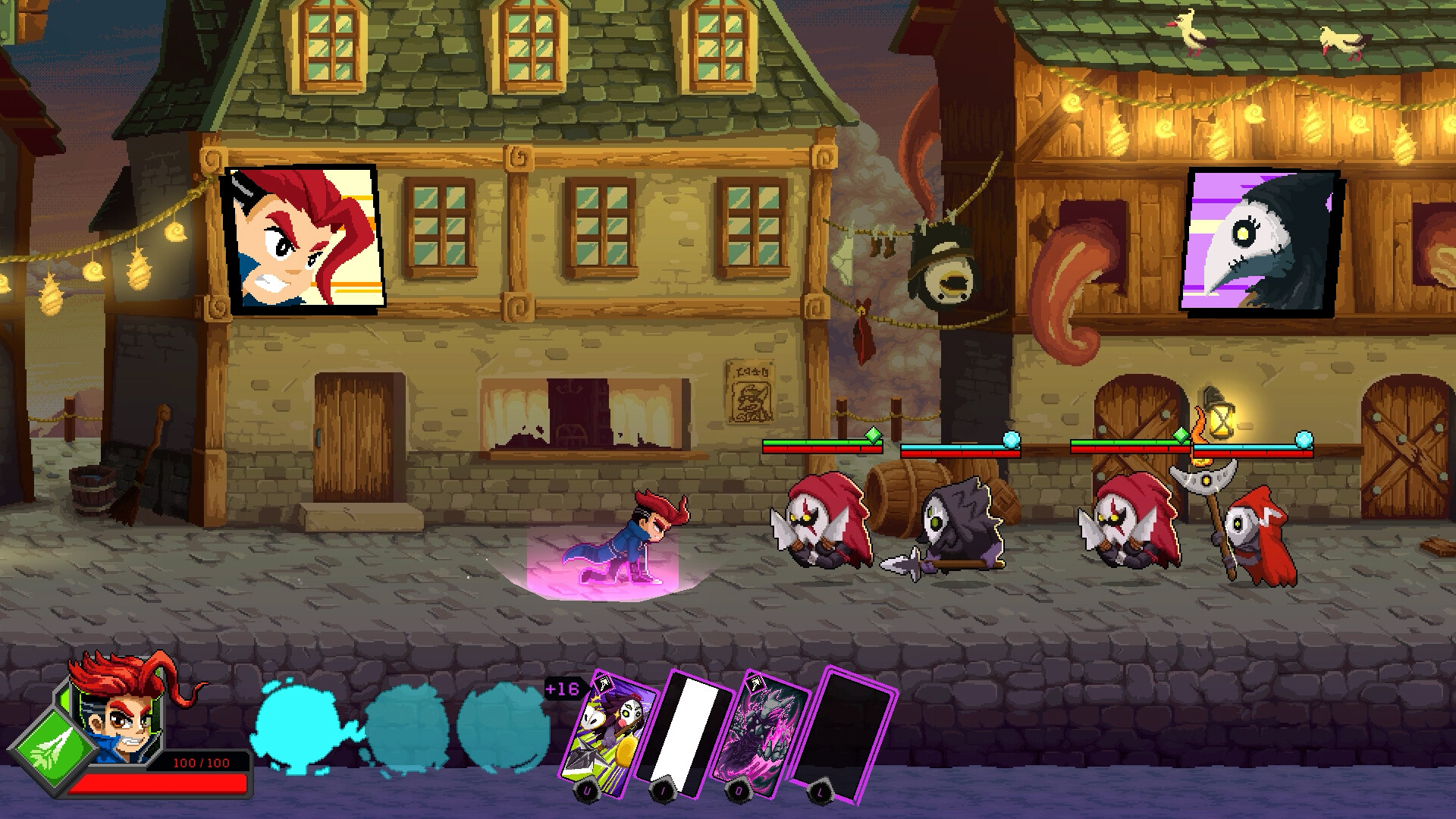
Task: Click the blue crystal gem on the enemy stamina bar
Action: (1012, 438)
